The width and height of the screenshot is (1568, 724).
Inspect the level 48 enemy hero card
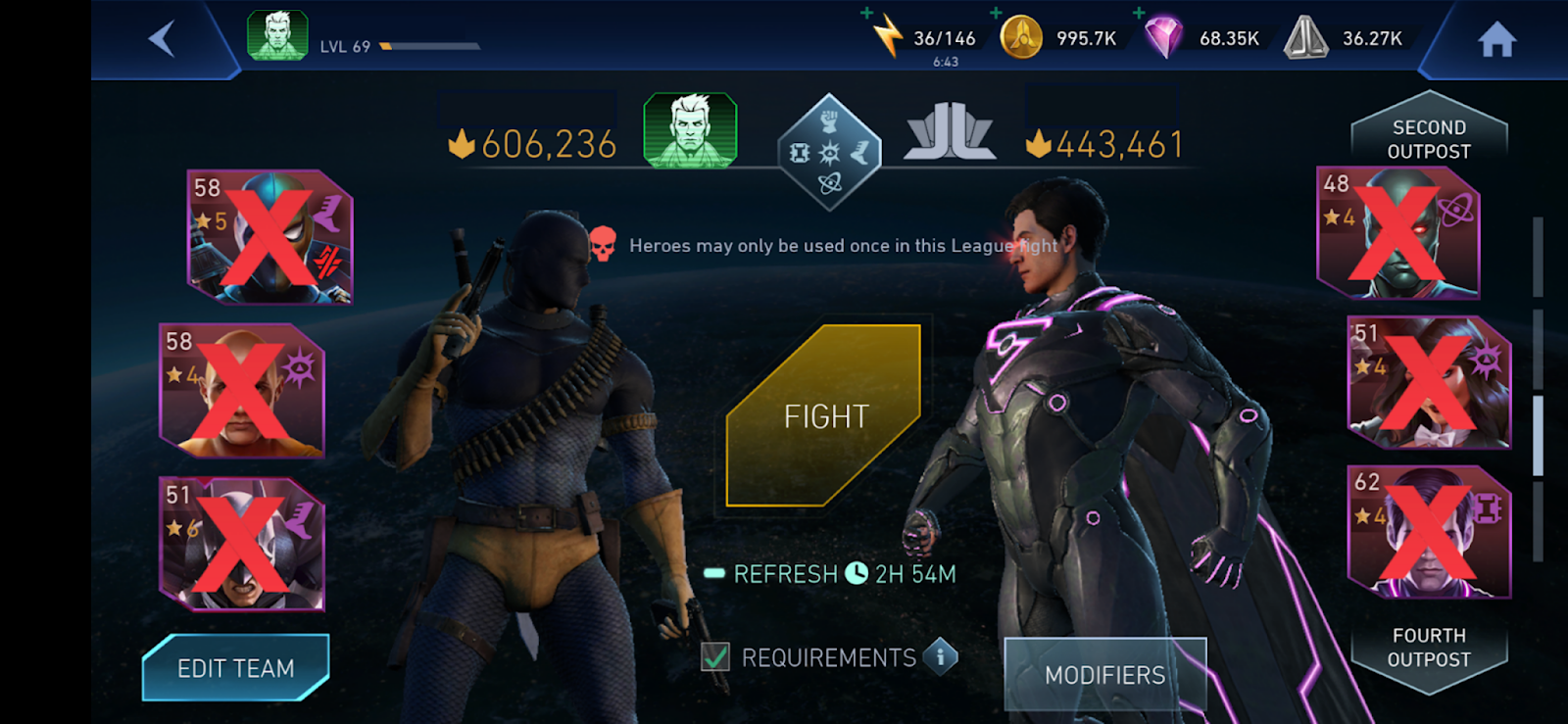click(x=1398, y=233)
